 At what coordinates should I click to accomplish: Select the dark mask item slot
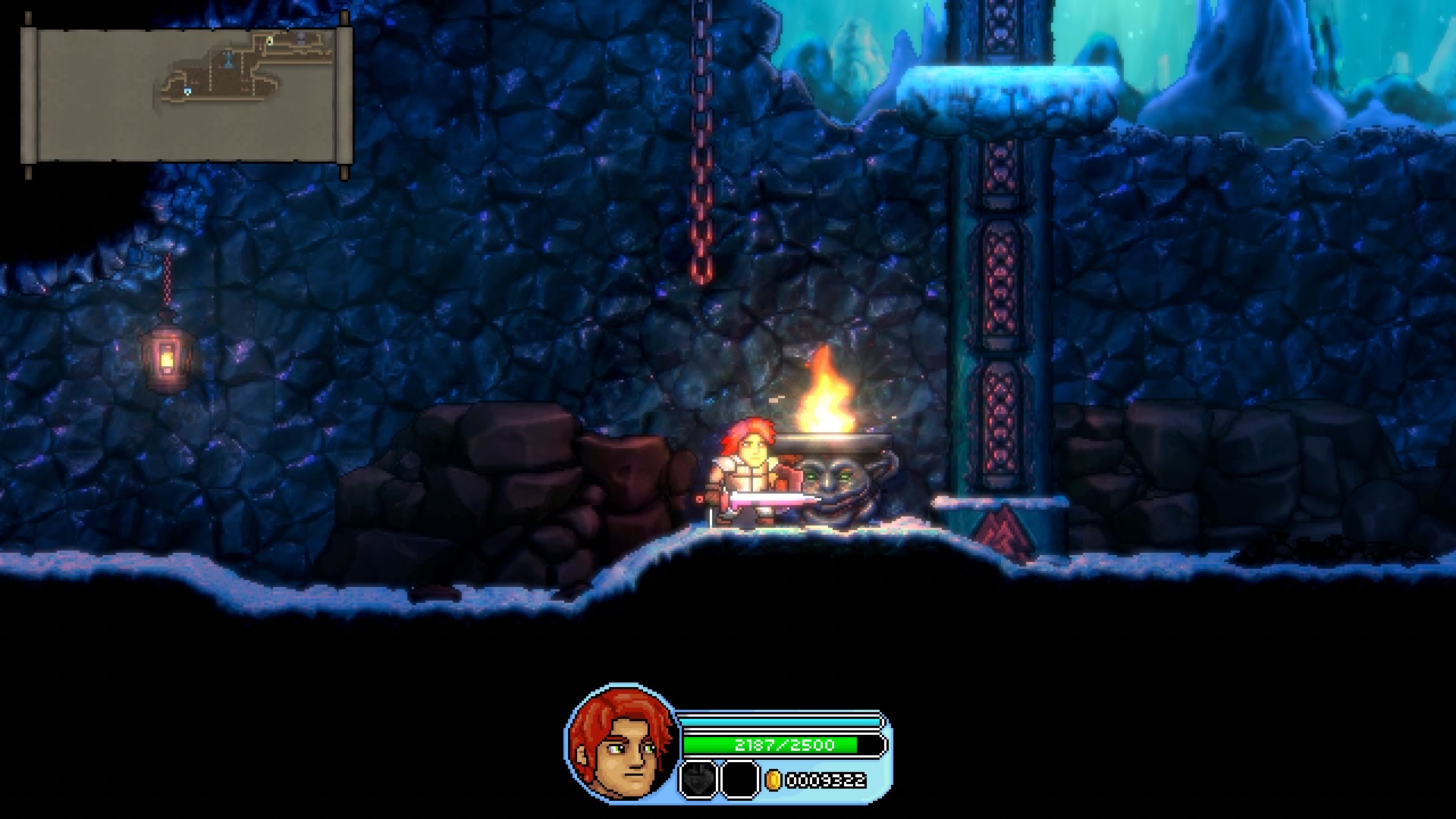[698, 780]
